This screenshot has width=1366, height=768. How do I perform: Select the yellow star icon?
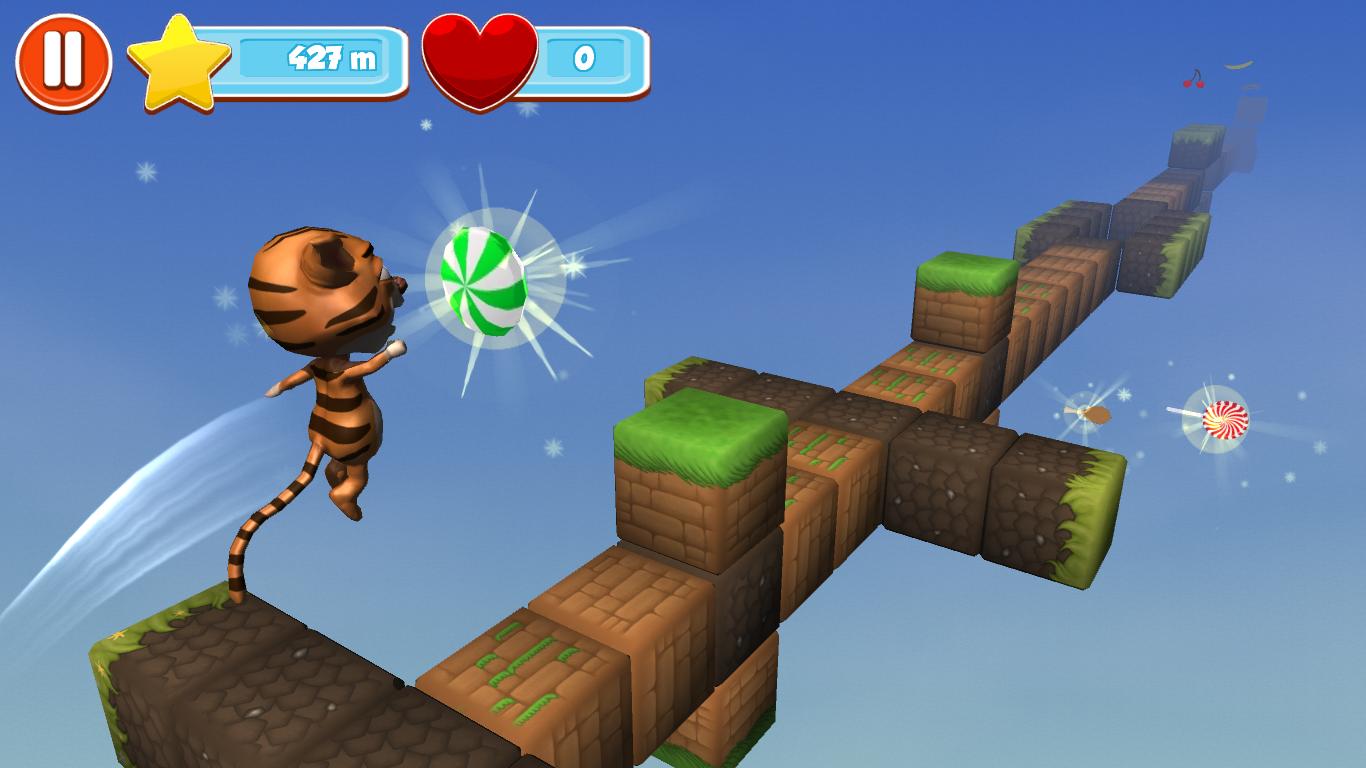tap(178, 62)
